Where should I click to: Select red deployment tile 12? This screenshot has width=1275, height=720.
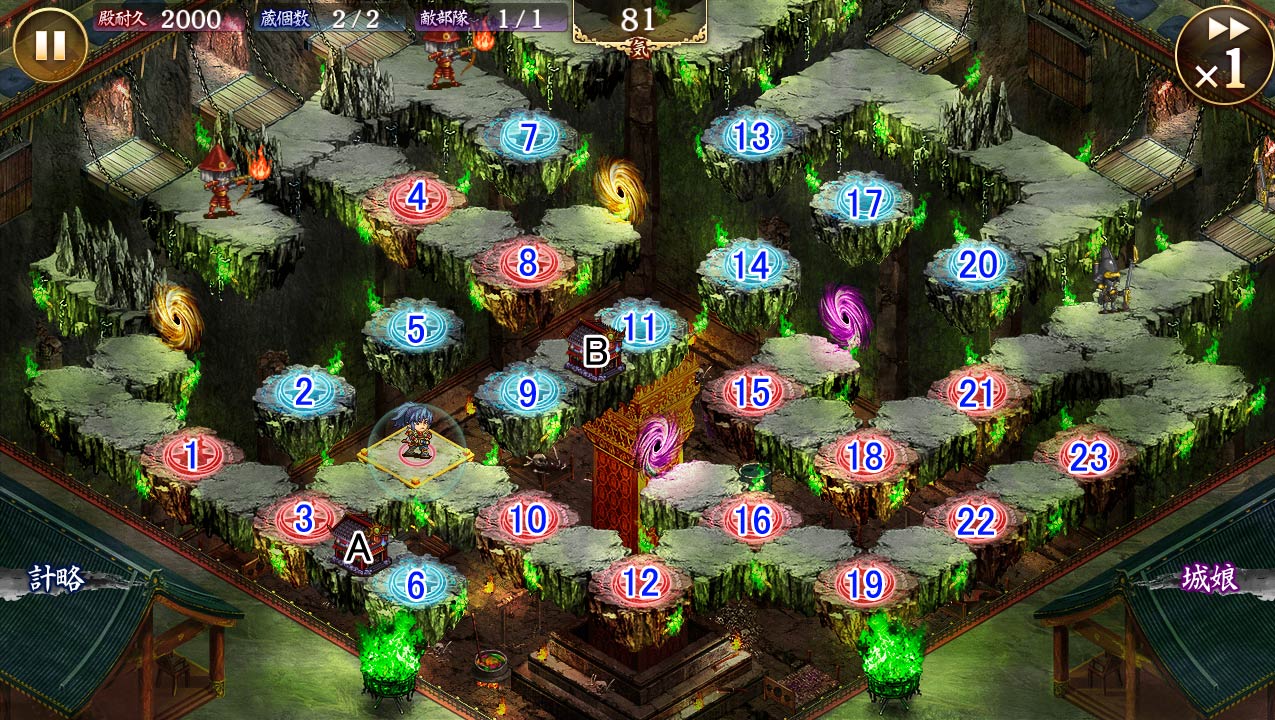pos(641,582)
